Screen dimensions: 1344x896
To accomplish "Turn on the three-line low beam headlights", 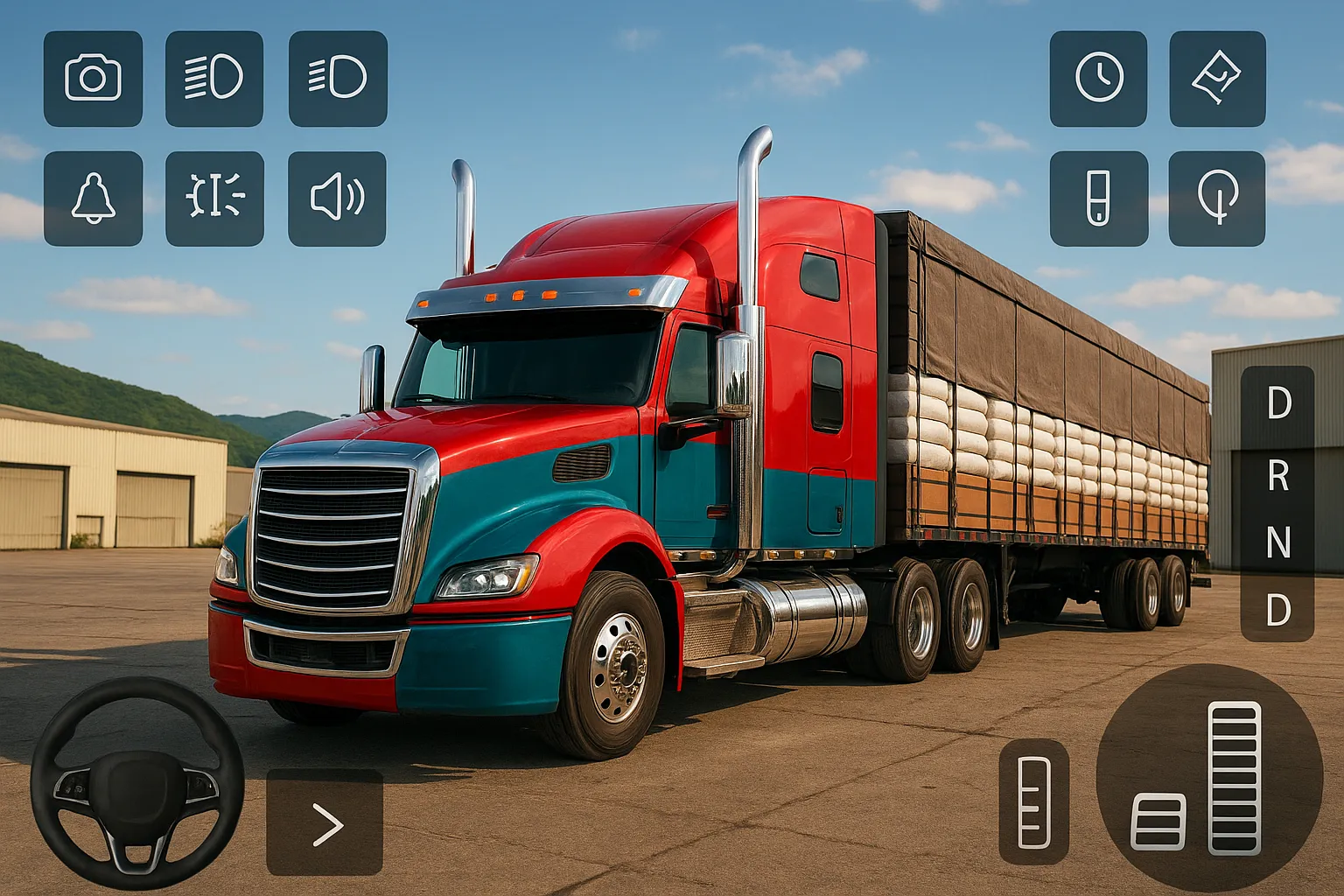I will (338, 79).
